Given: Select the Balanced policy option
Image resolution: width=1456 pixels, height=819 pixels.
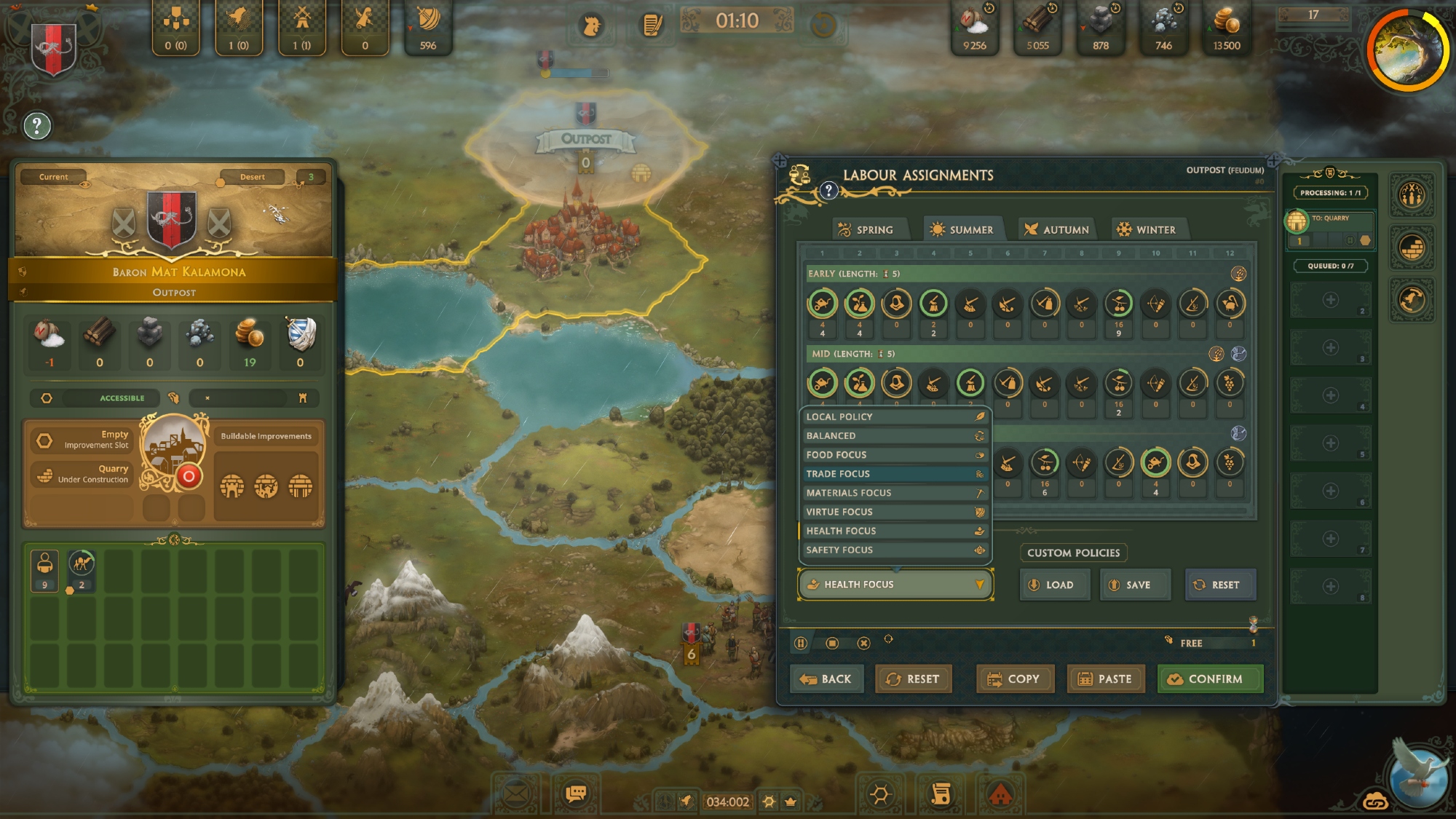Looking at the screenshot, I should click(x=894, y=435).
